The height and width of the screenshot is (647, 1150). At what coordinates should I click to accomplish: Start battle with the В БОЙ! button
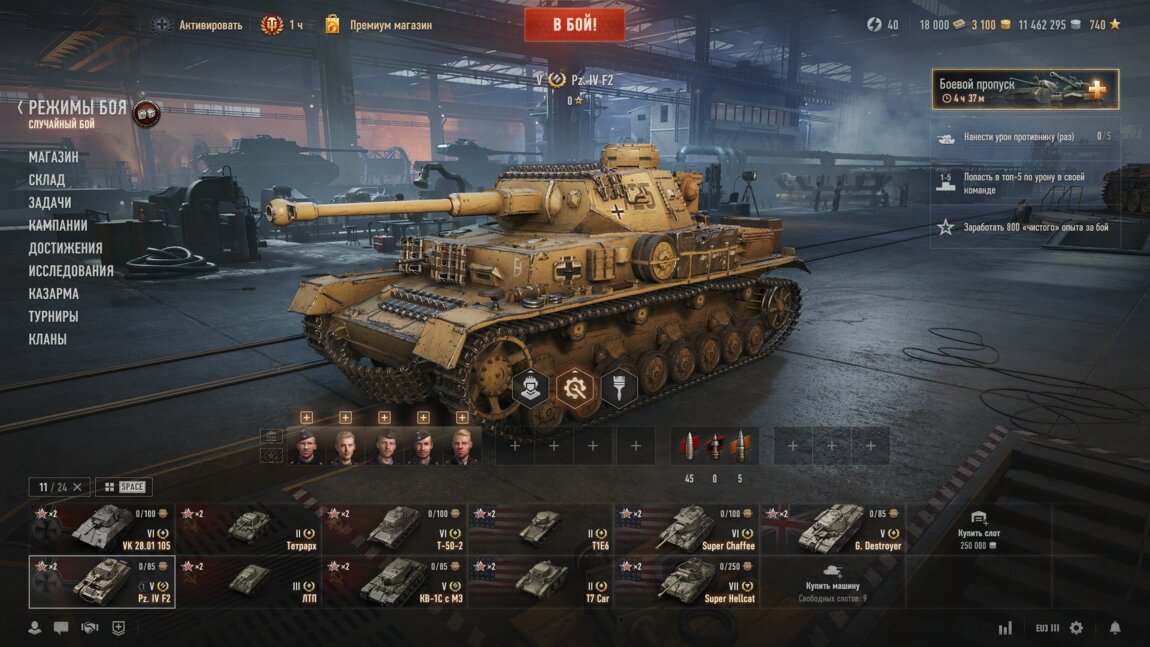pyautogui.click(x=574, y=25)
